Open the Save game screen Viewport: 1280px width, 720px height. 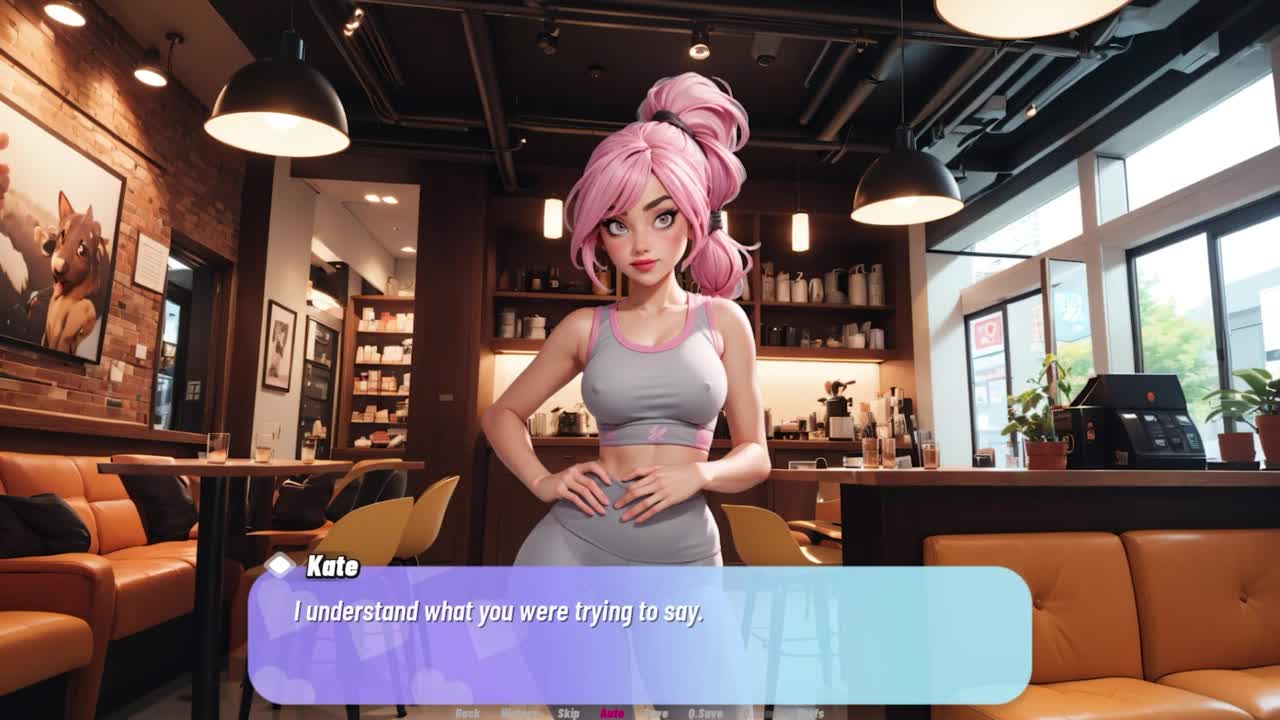pos(656,713)
